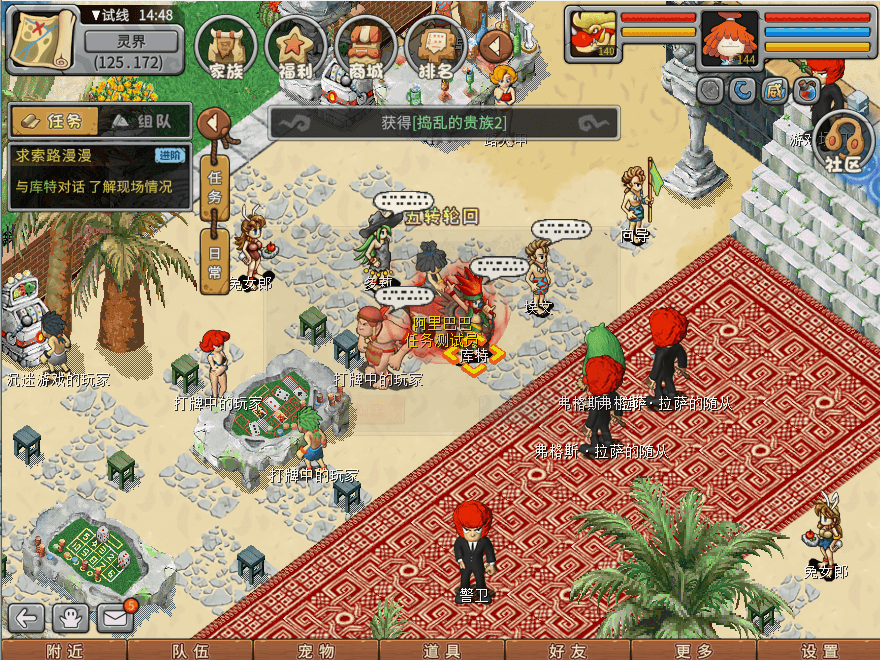Open the 宠物 (Pet) menu
This screenshot has width=880, height=660.
click(316, 651)
